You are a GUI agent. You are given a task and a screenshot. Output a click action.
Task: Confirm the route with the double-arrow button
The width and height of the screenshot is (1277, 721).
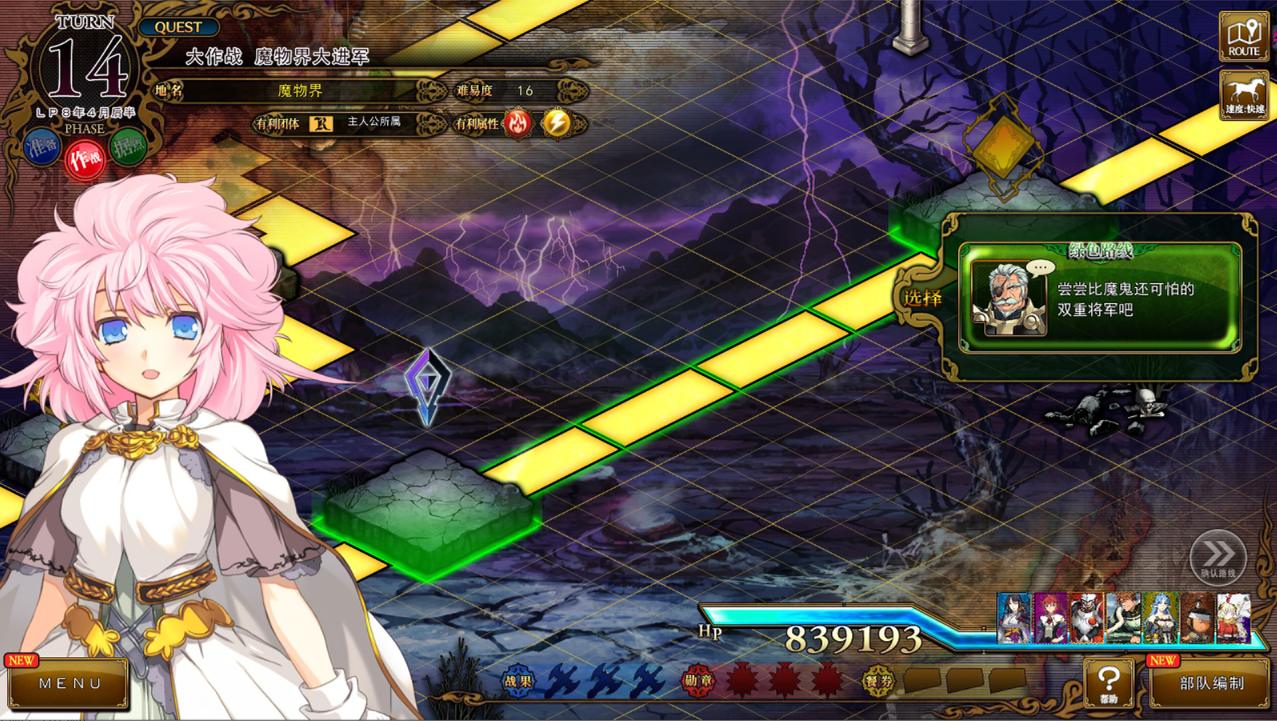tap(1217, 557)
